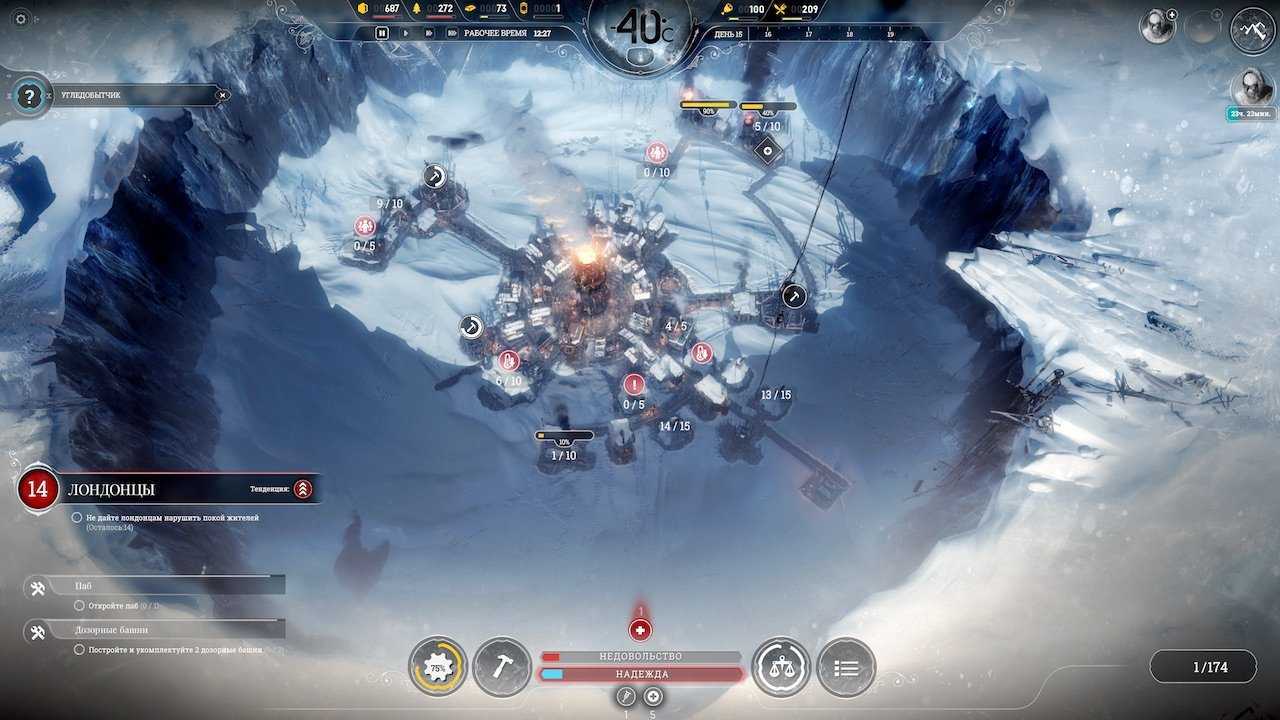This screenshot has width=1280, height=720.
Task: Open the economy list overview button
Action: click(x=846, y=667)
